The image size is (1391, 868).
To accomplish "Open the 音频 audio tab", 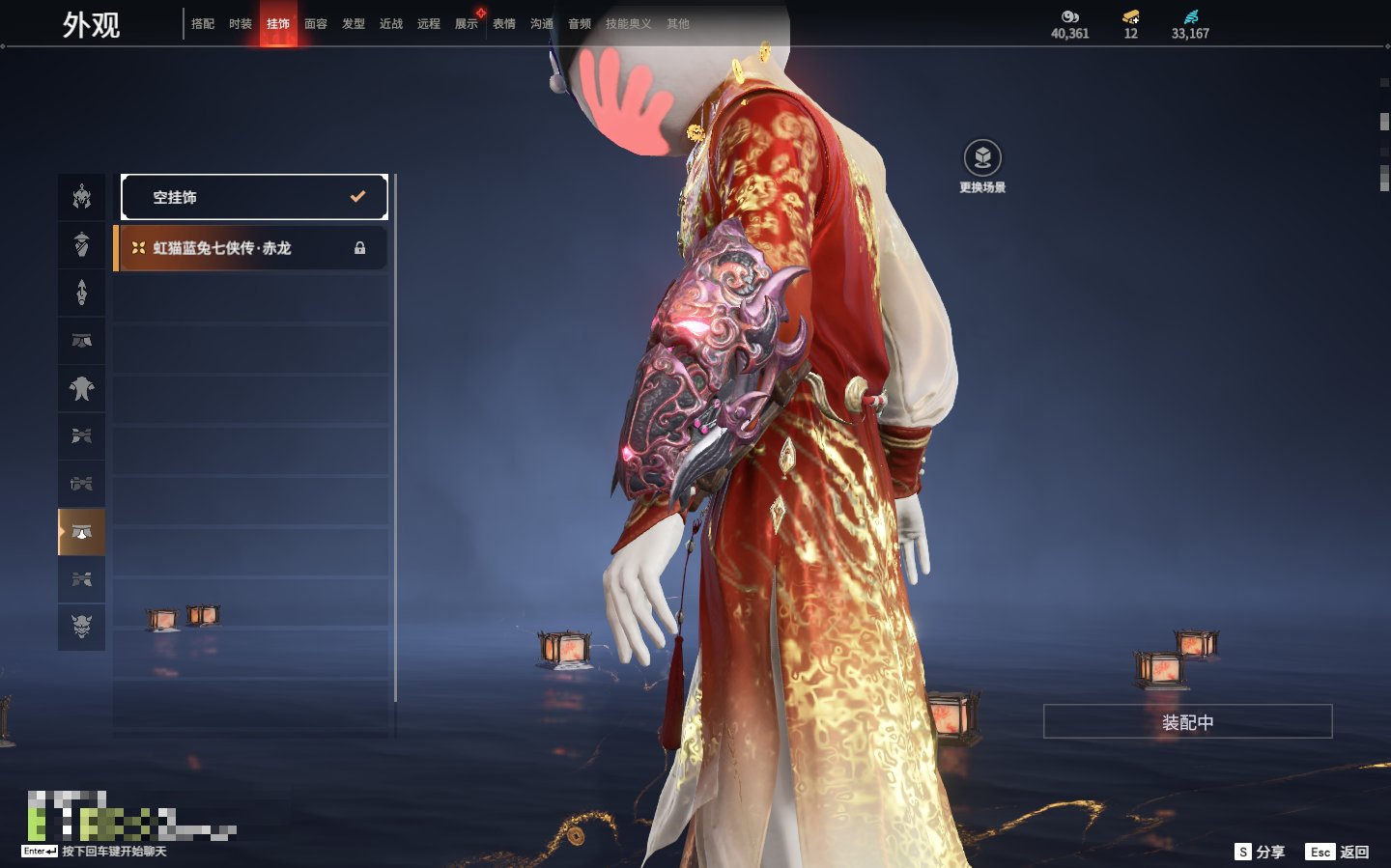I will coord(580,24).
